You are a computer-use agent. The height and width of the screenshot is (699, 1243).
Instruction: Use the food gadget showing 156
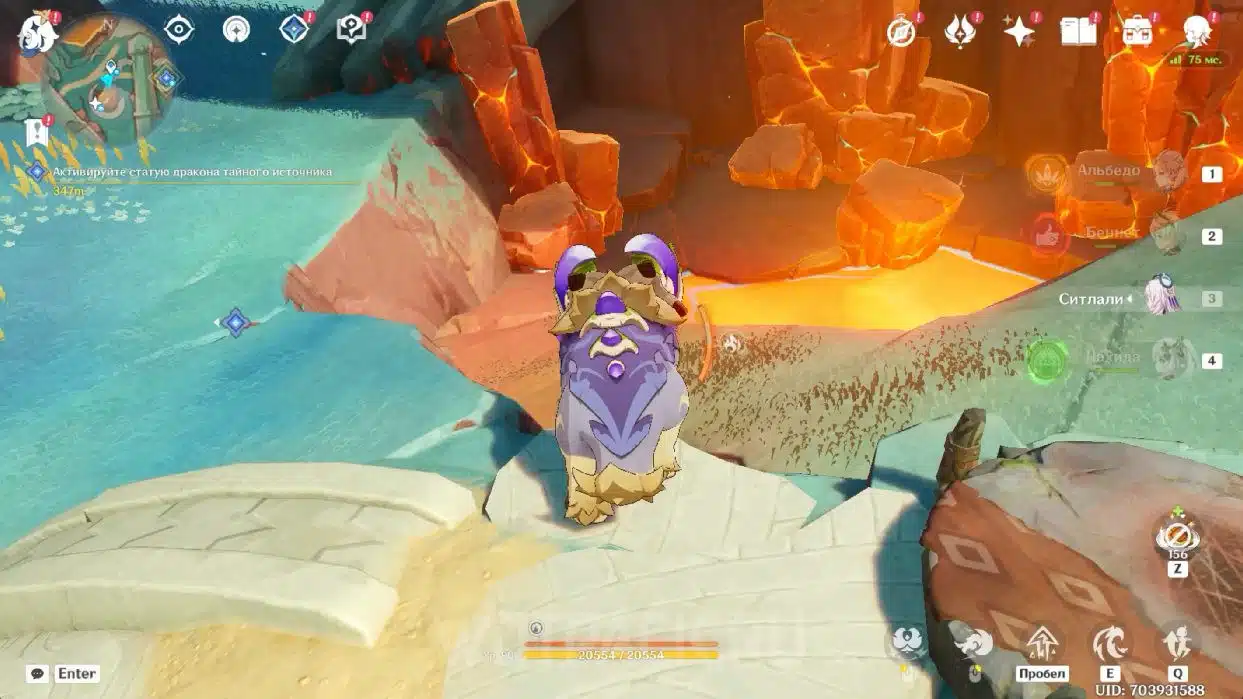coord(1177,538)
